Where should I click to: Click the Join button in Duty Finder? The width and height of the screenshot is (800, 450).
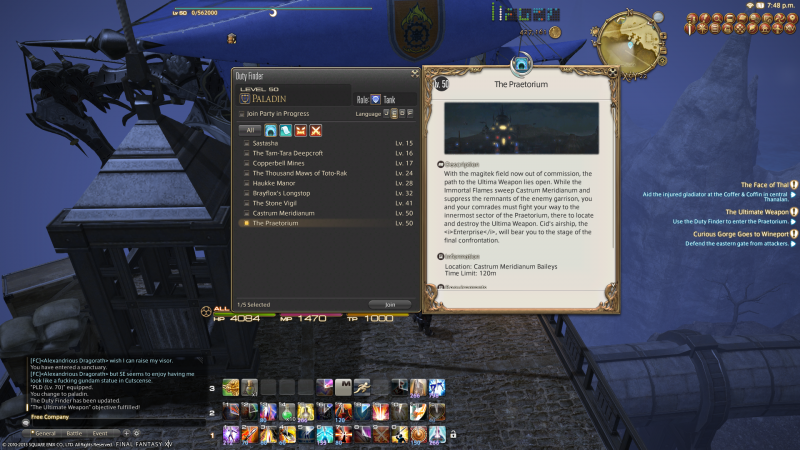[390, 304]
